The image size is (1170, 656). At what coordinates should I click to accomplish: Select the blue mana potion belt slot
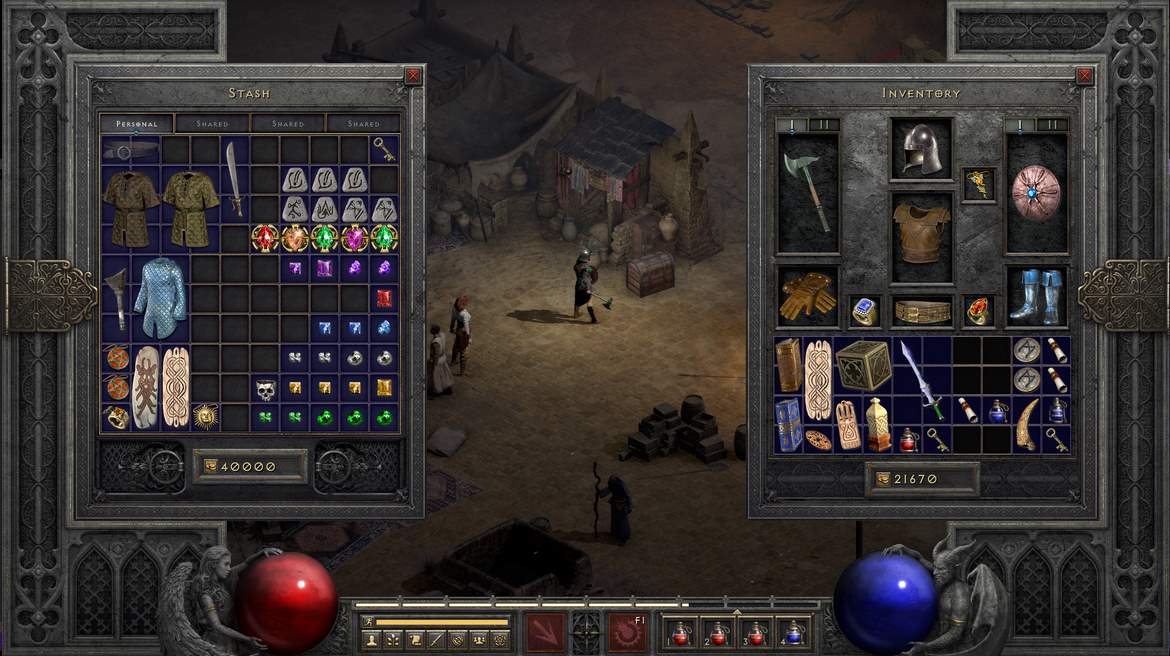point(793,633)
